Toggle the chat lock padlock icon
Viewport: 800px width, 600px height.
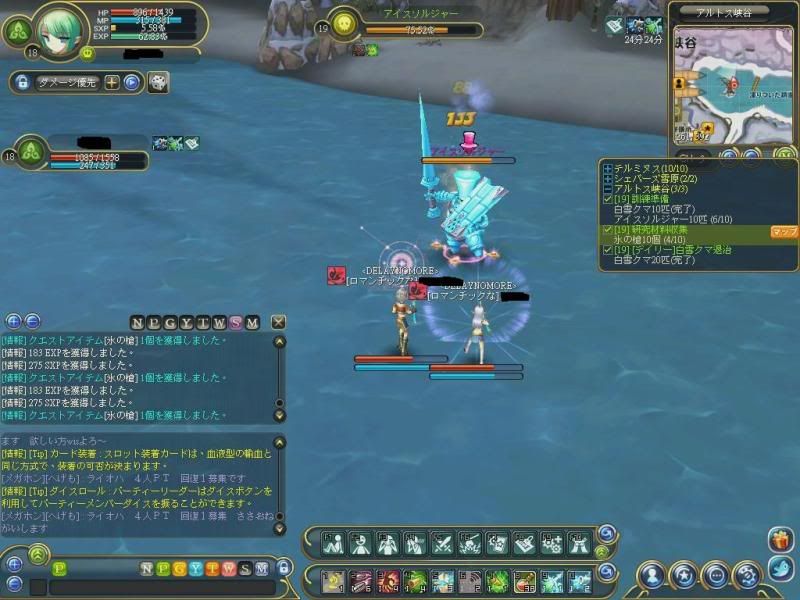283,568
